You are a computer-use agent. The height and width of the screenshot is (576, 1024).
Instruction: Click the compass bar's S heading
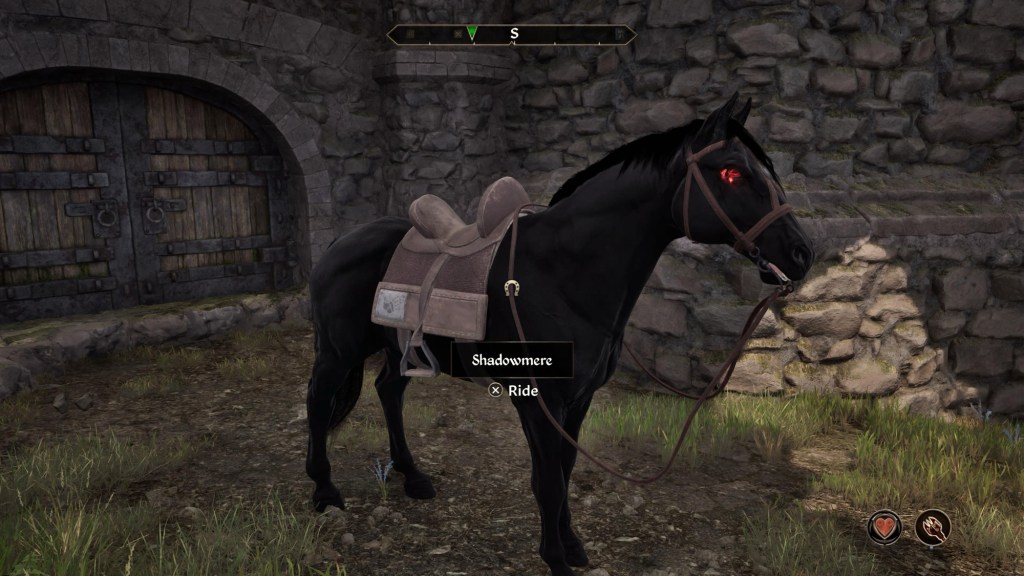(x=514, y=34)
